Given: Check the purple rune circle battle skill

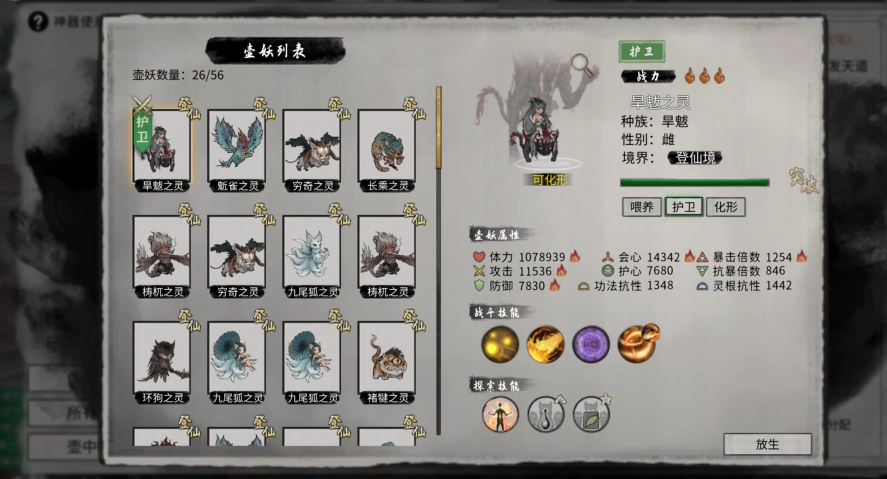Looking at the screenshot, I should (x=591, y=345).
